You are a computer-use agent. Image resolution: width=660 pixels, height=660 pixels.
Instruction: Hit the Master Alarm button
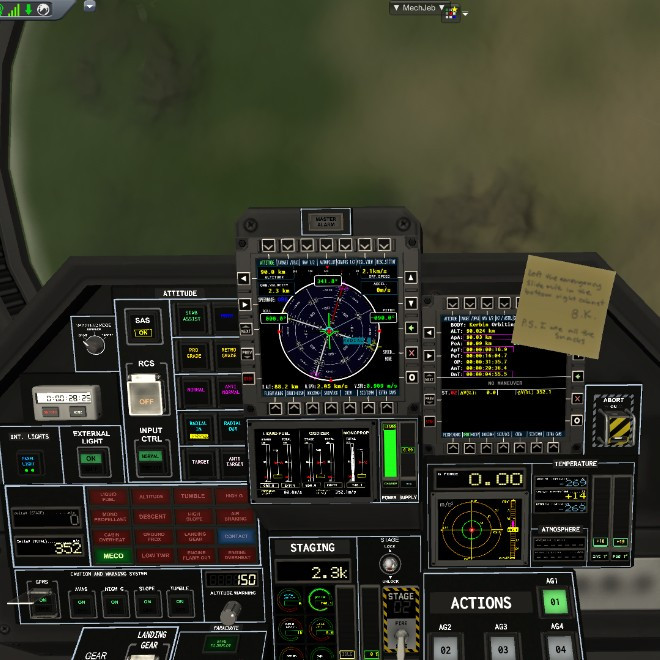coord(326,221)
